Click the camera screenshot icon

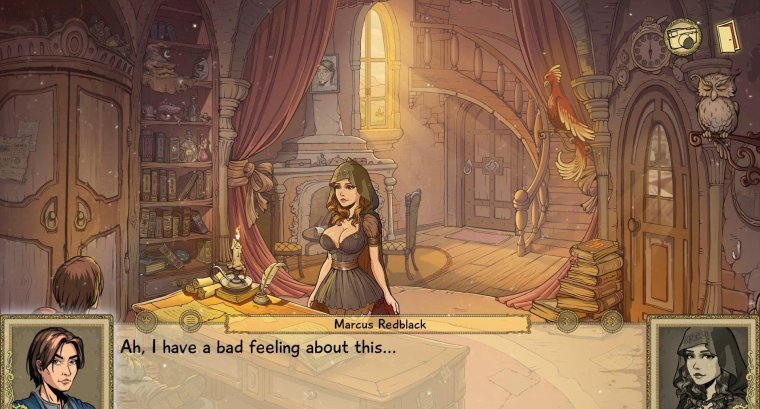coord(684,38)
